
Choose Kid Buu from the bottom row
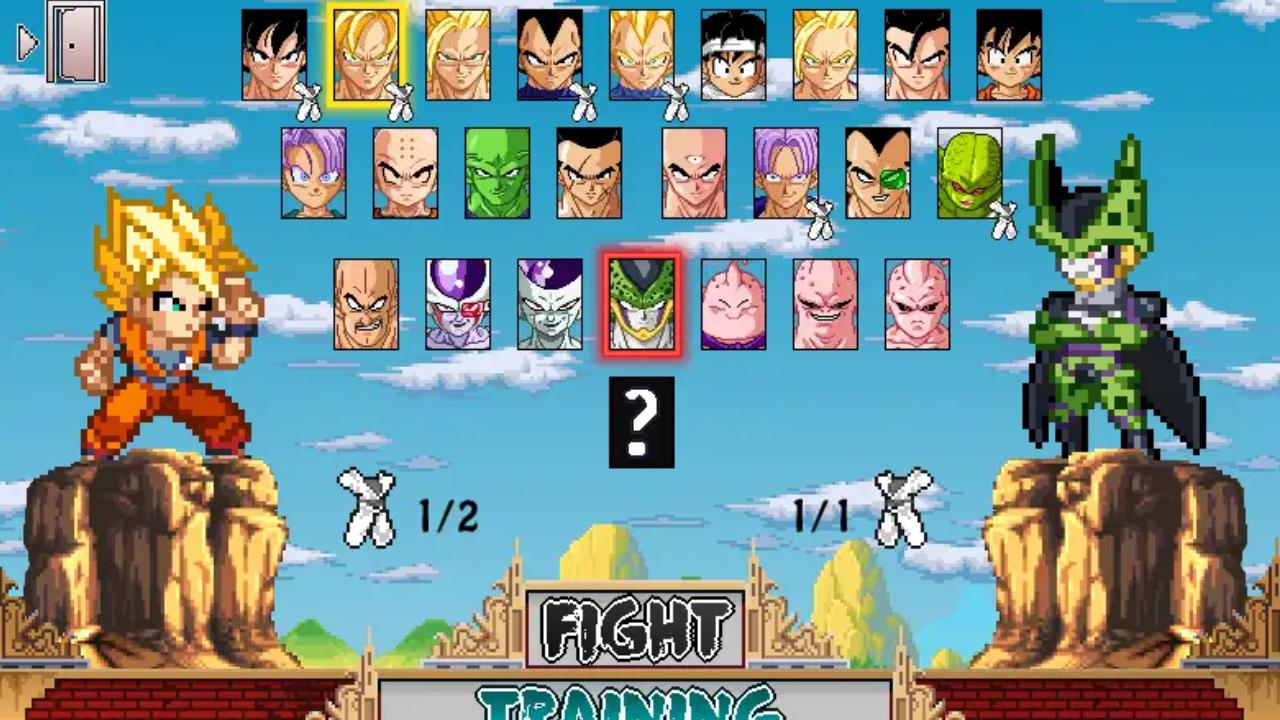click(917, 303)
